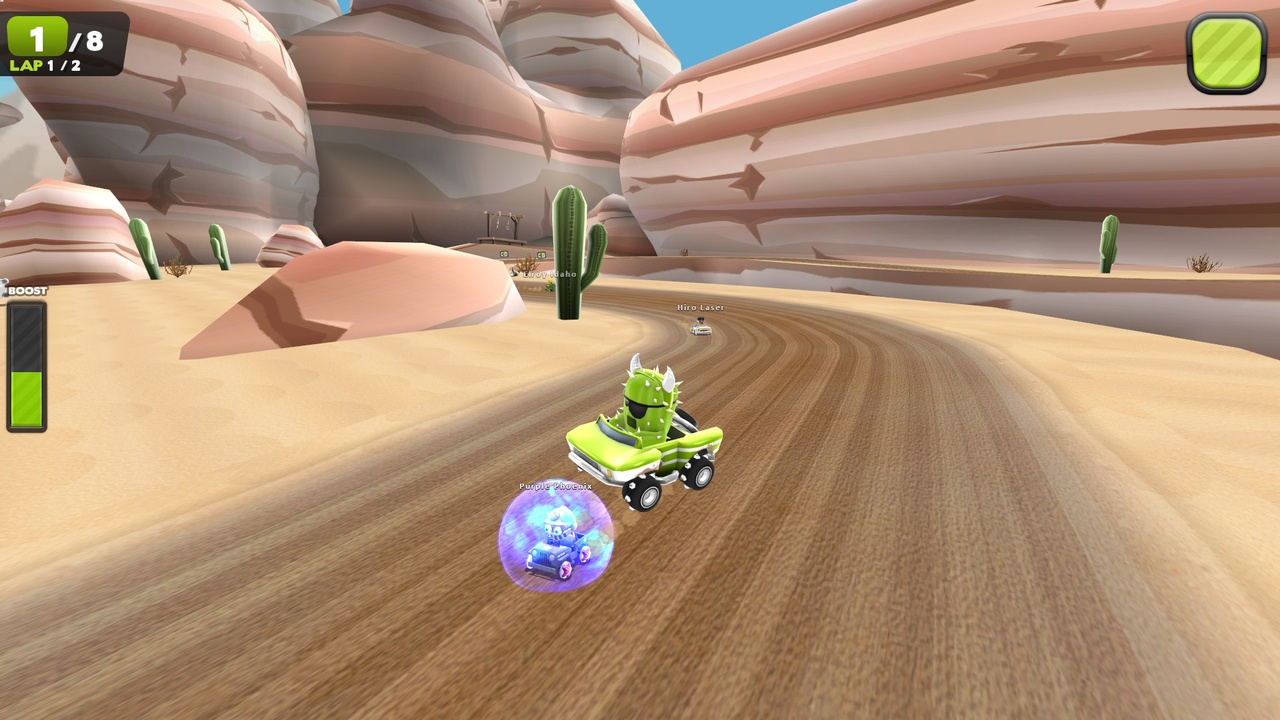Click the BOOST label icon
Viewport: 1280px width, 720px height.
[x=25, y=290]
